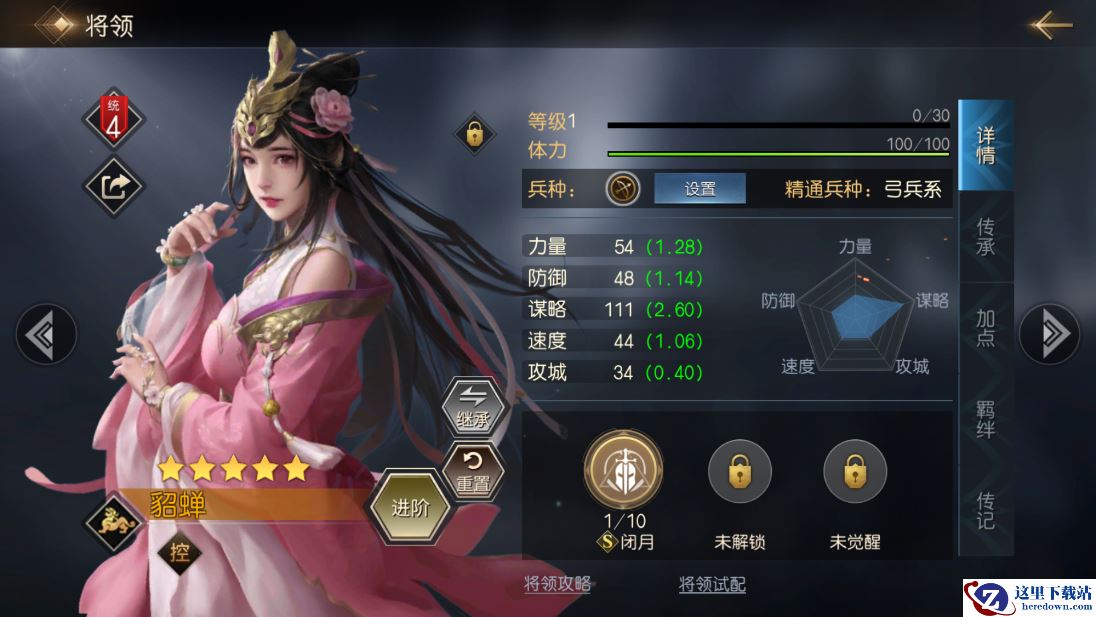Open the 将领试配 link
Screen dimensions: 1096x617
coord(712,585)
